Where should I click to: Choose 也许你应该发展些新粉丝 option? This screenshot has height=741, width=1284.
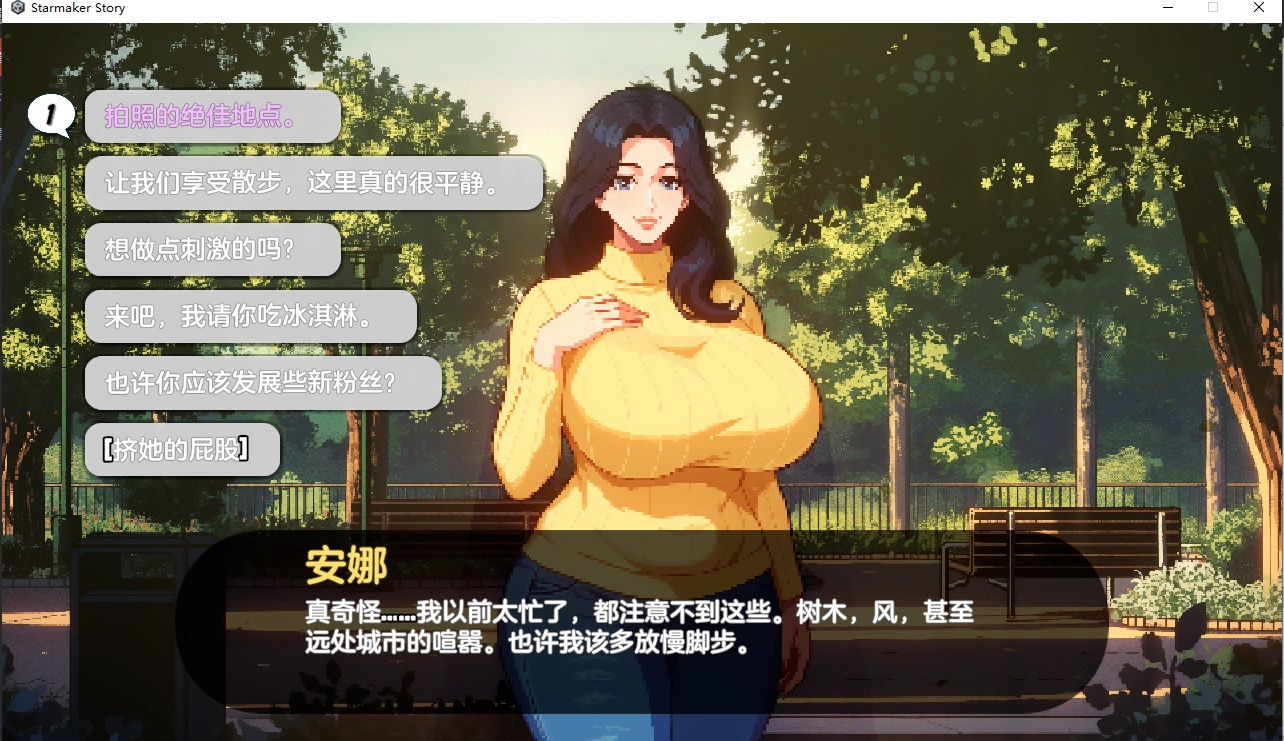(x=262, y=383)
